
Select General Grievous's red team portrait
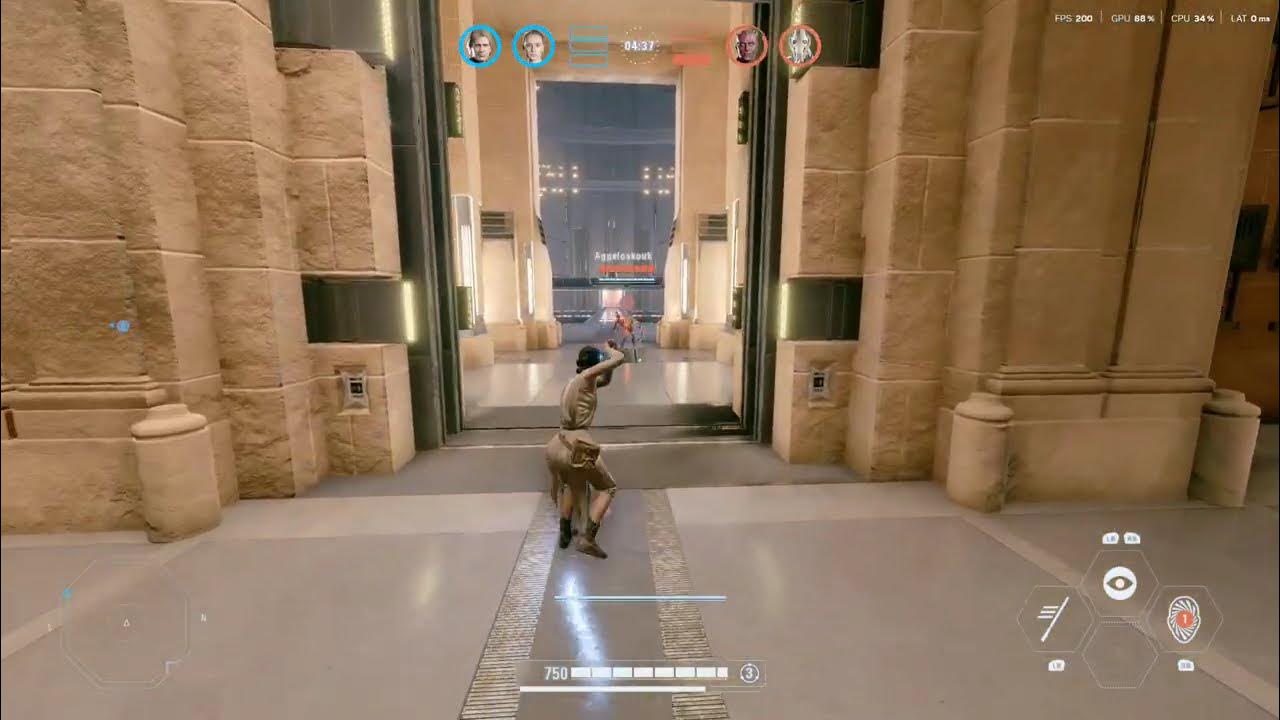[800, 45]
